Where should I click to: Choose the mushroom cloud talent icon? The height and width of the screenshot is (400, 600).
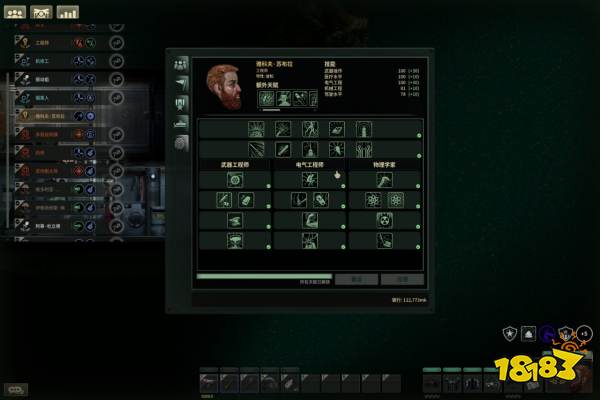click(x=235, y=241)
